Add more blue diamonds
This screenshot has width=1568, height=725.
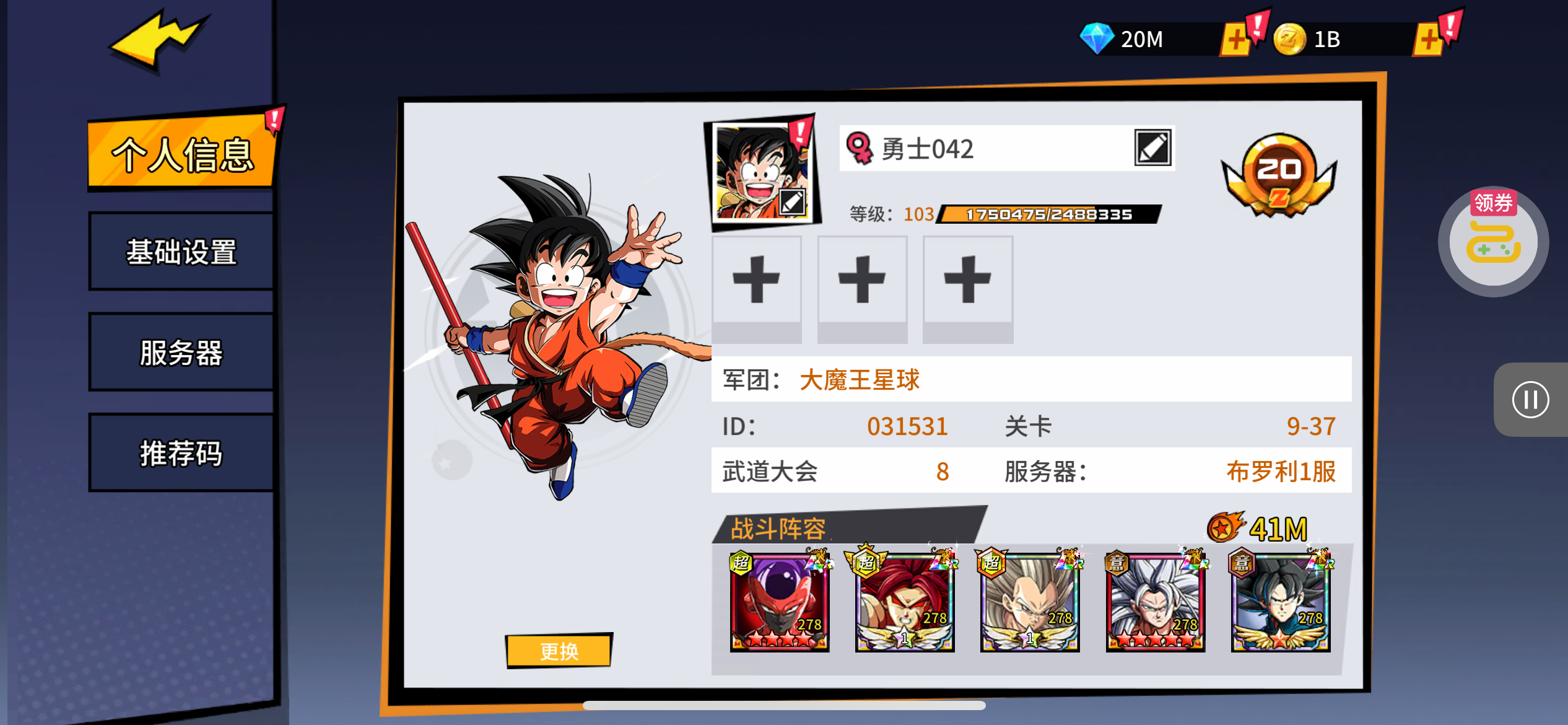click(x=1236, y=40)
